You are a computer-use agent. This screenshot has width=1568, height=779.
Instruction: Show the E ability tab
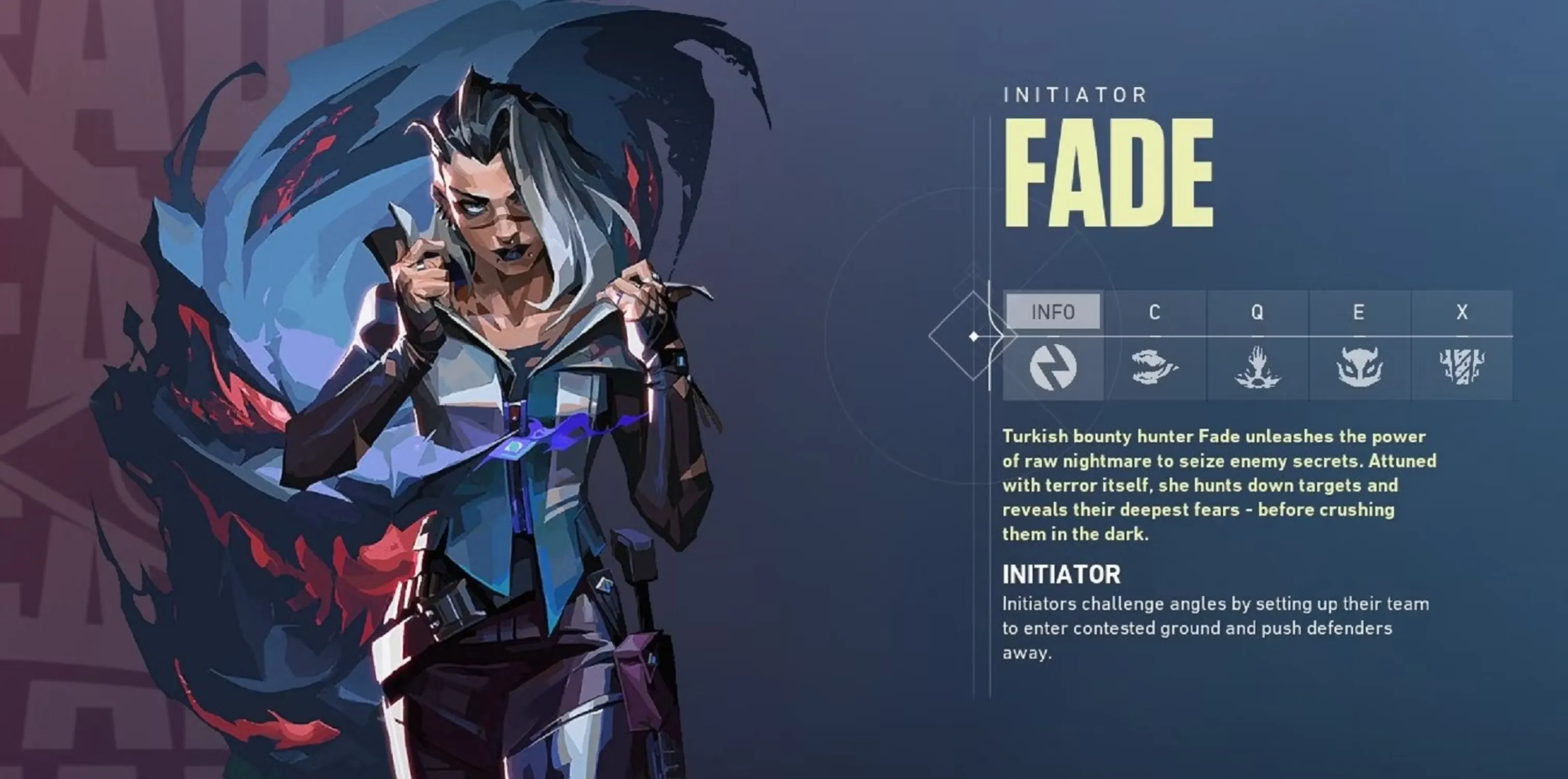1359,312
